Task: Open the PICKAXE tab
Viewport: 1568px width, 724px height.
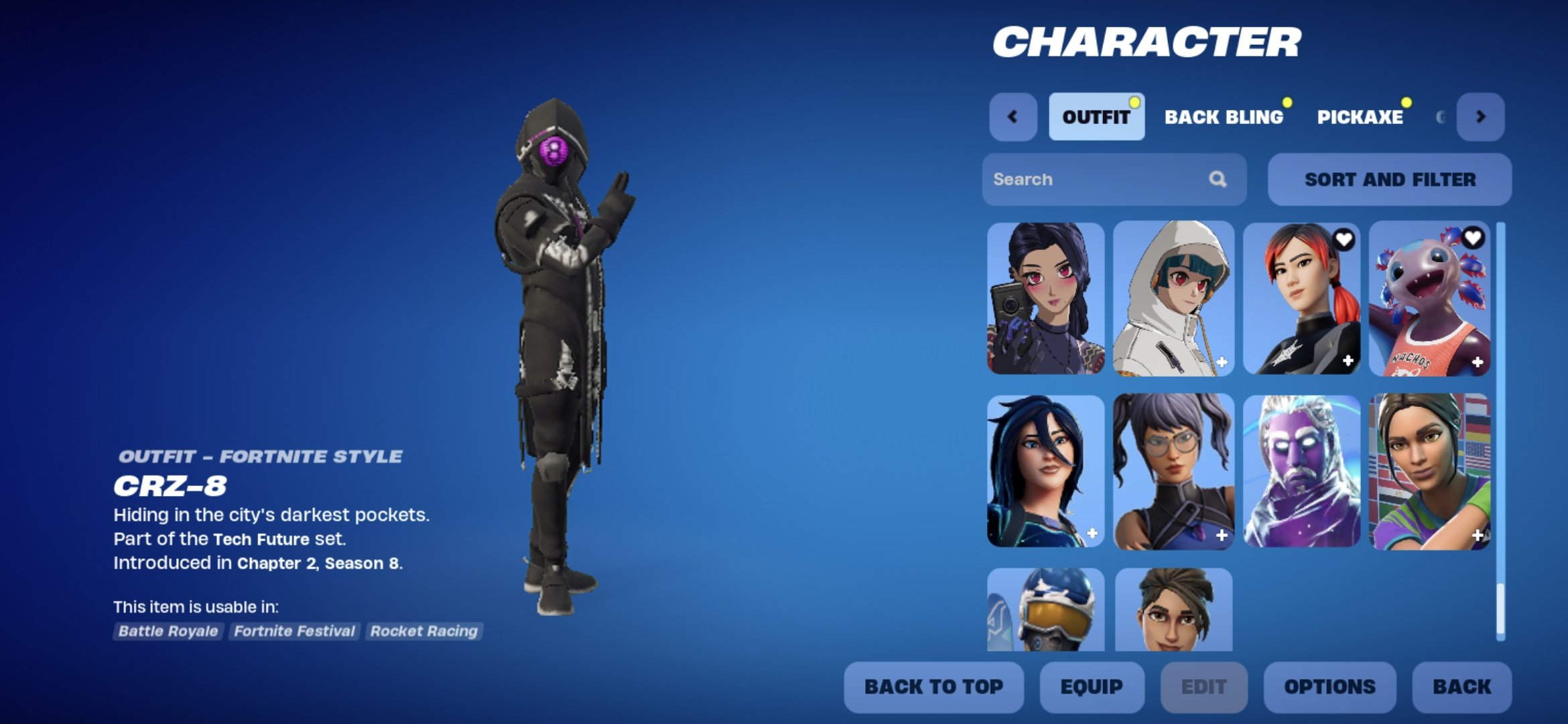Action: (x=1361, y=117)
